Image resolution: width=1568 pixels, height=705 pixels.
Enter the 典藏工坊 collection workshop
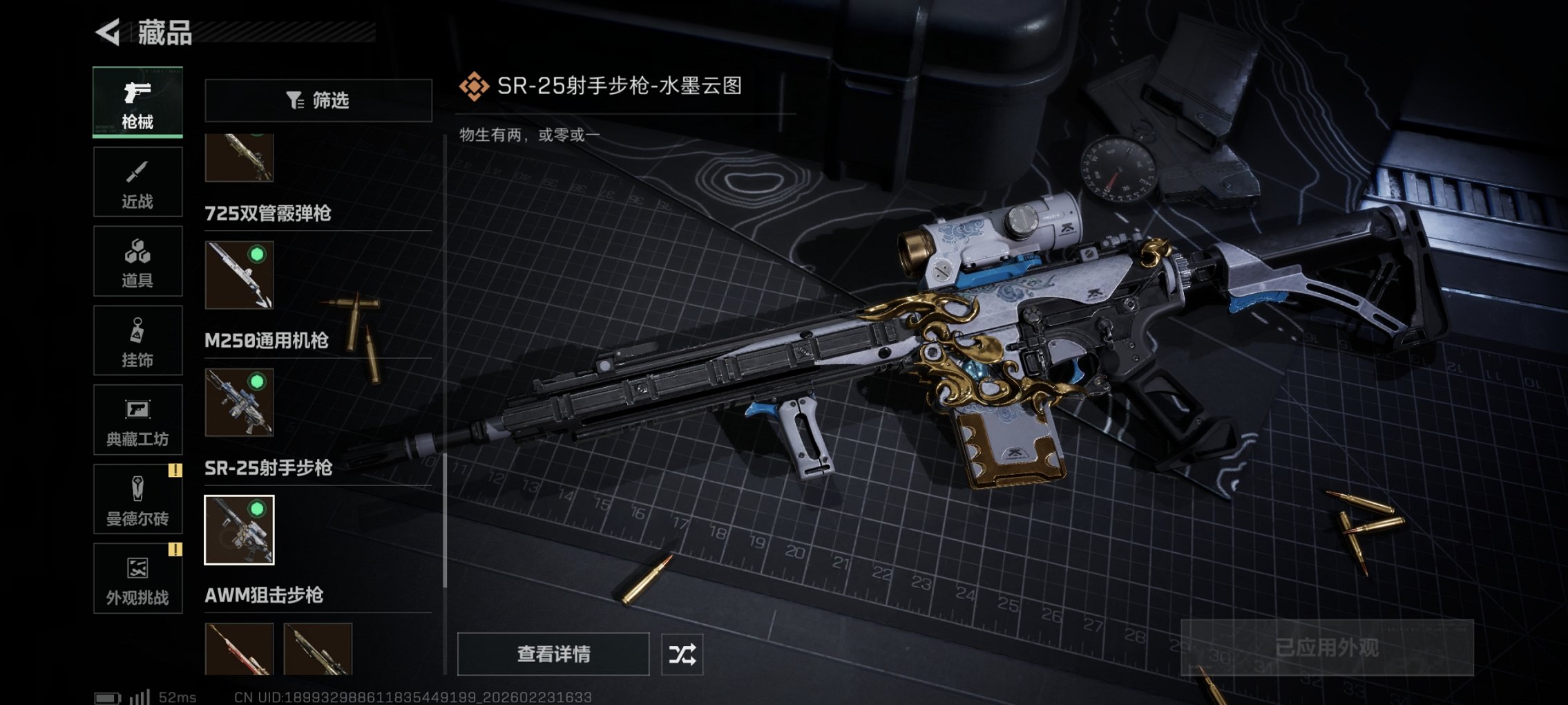click(137, 420)
